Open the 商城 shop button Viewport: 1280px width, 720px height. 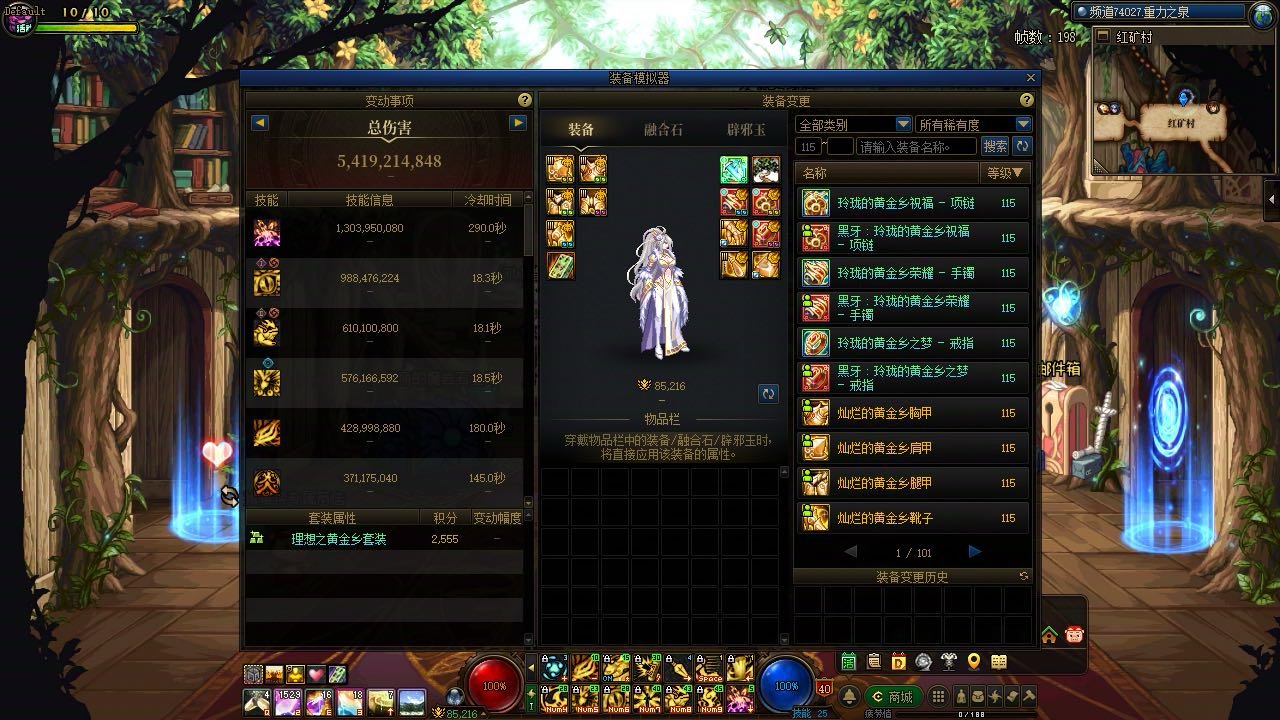896,695
